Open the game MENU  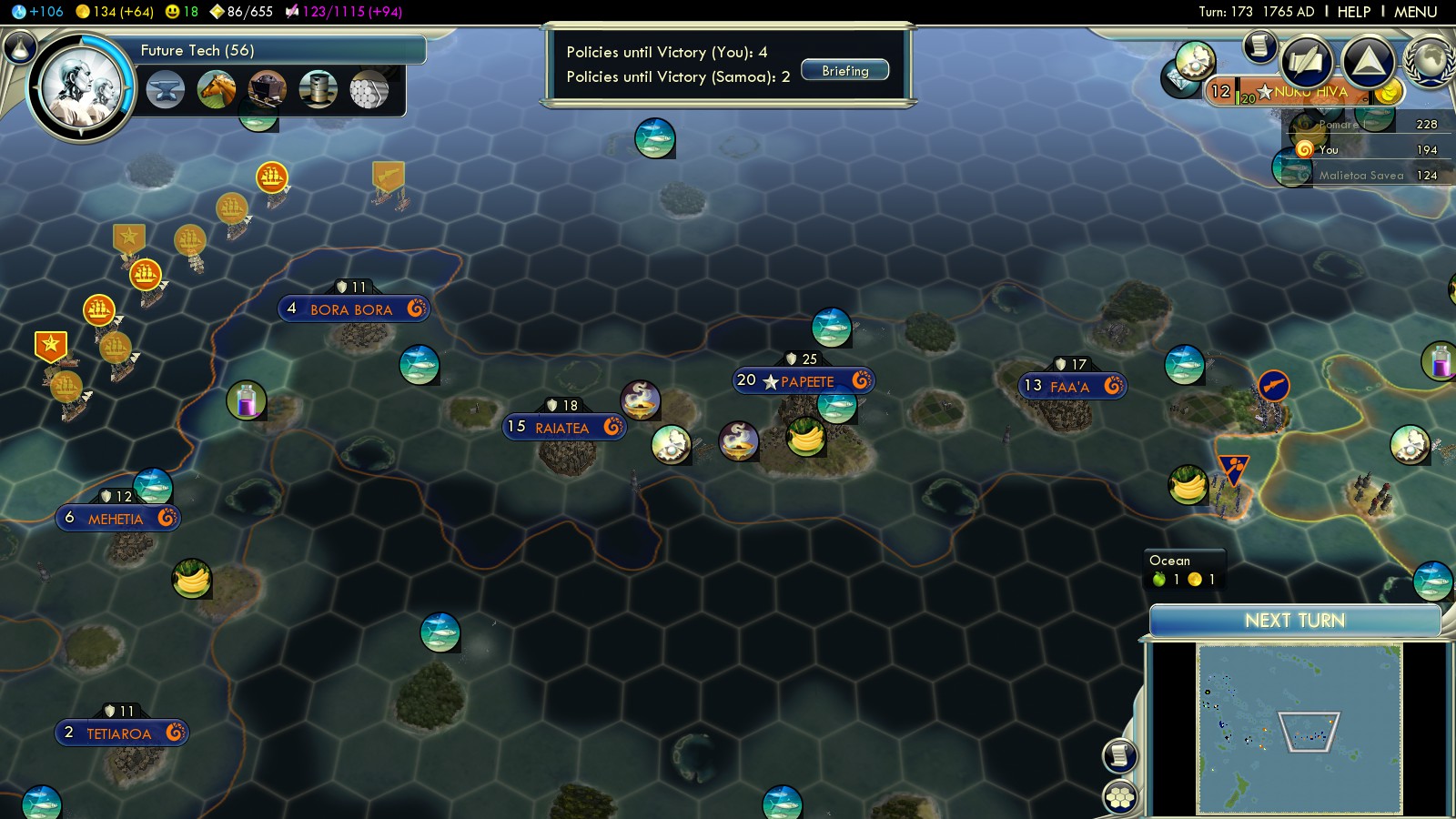pyautogui.click(x=1415, y=12)
